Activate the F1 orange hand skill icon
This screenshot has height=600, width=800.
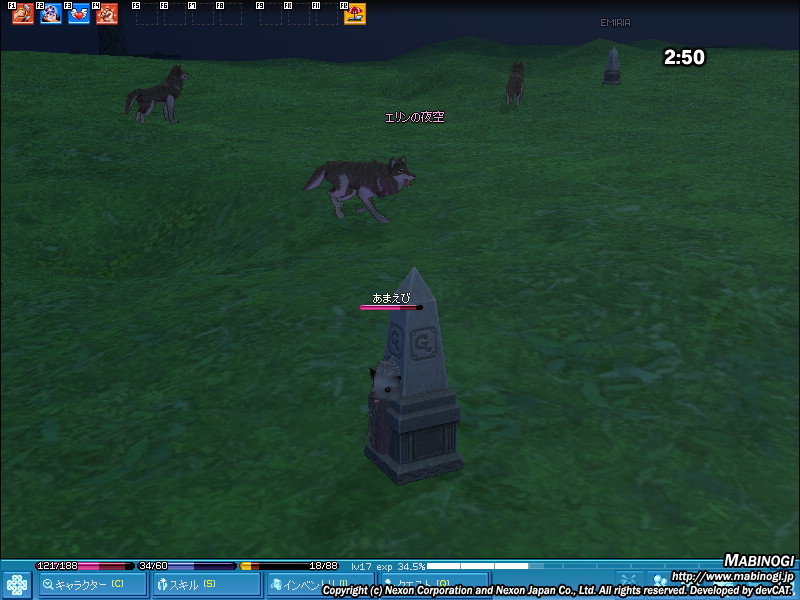tap(23, 14)
